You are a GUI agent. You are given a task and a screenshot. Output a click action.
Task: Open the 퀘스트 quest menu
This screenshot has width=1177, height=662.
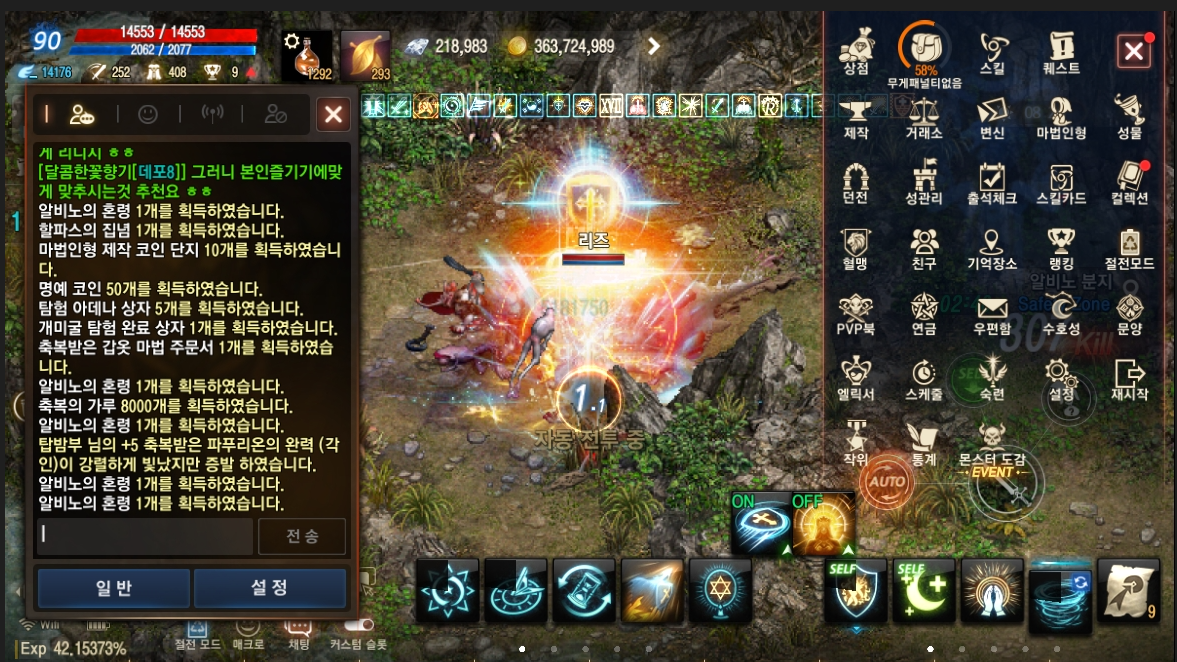click(x=1061, y=50)
